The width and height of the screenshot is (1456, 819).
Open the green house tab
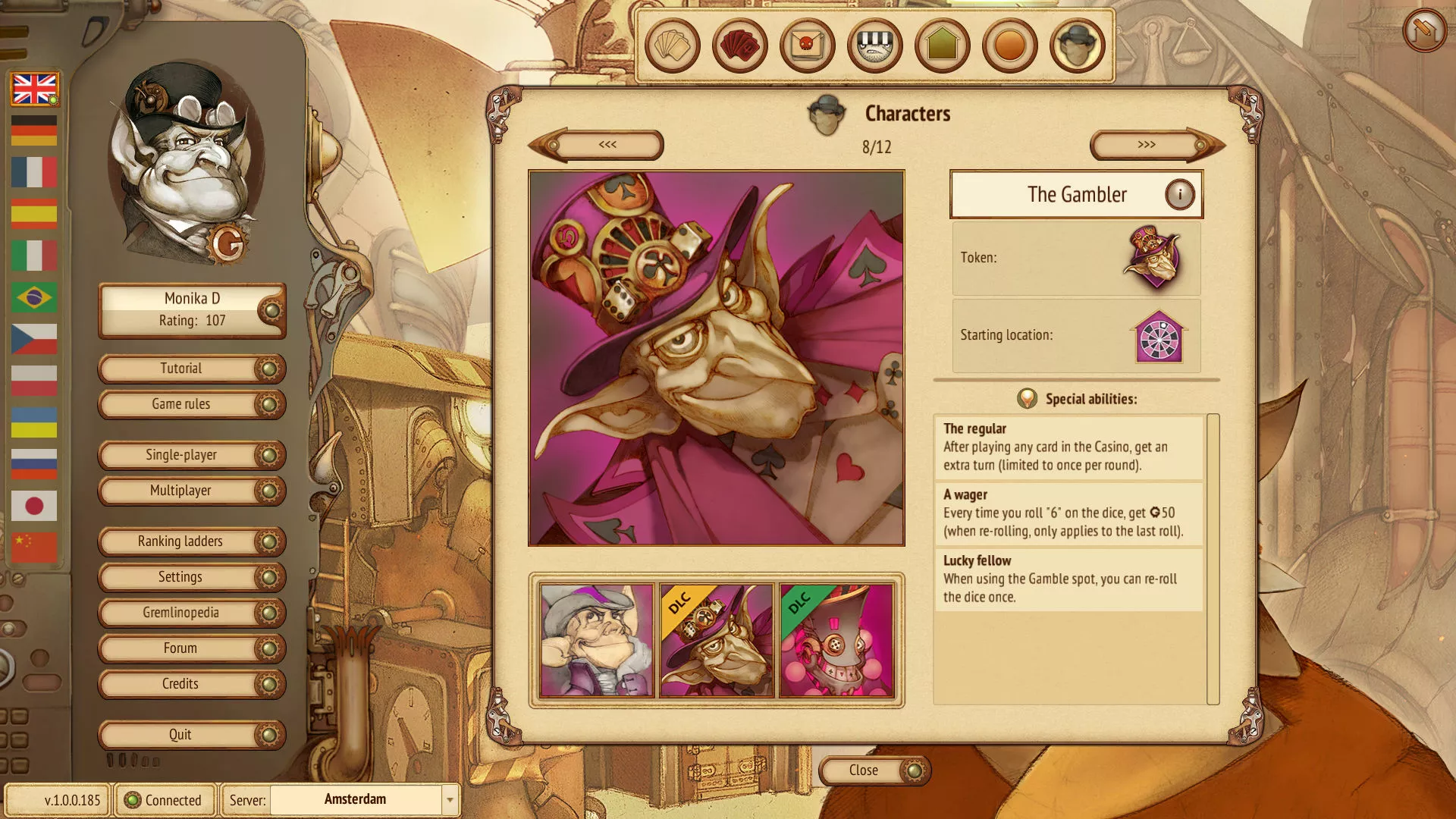[942, 46]
